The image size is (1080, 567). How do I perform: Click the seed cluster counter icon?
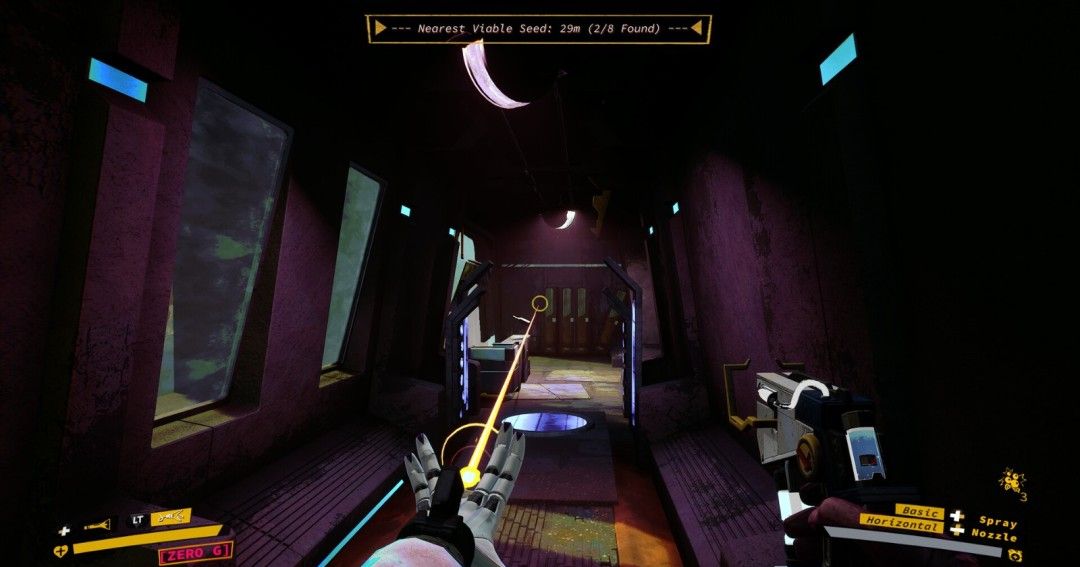point(1011,482)
